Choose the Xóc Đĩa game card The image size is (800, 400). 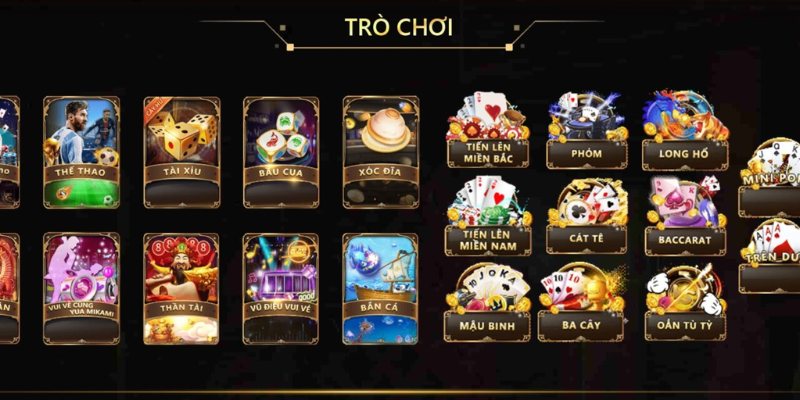[x=380, y=151]
